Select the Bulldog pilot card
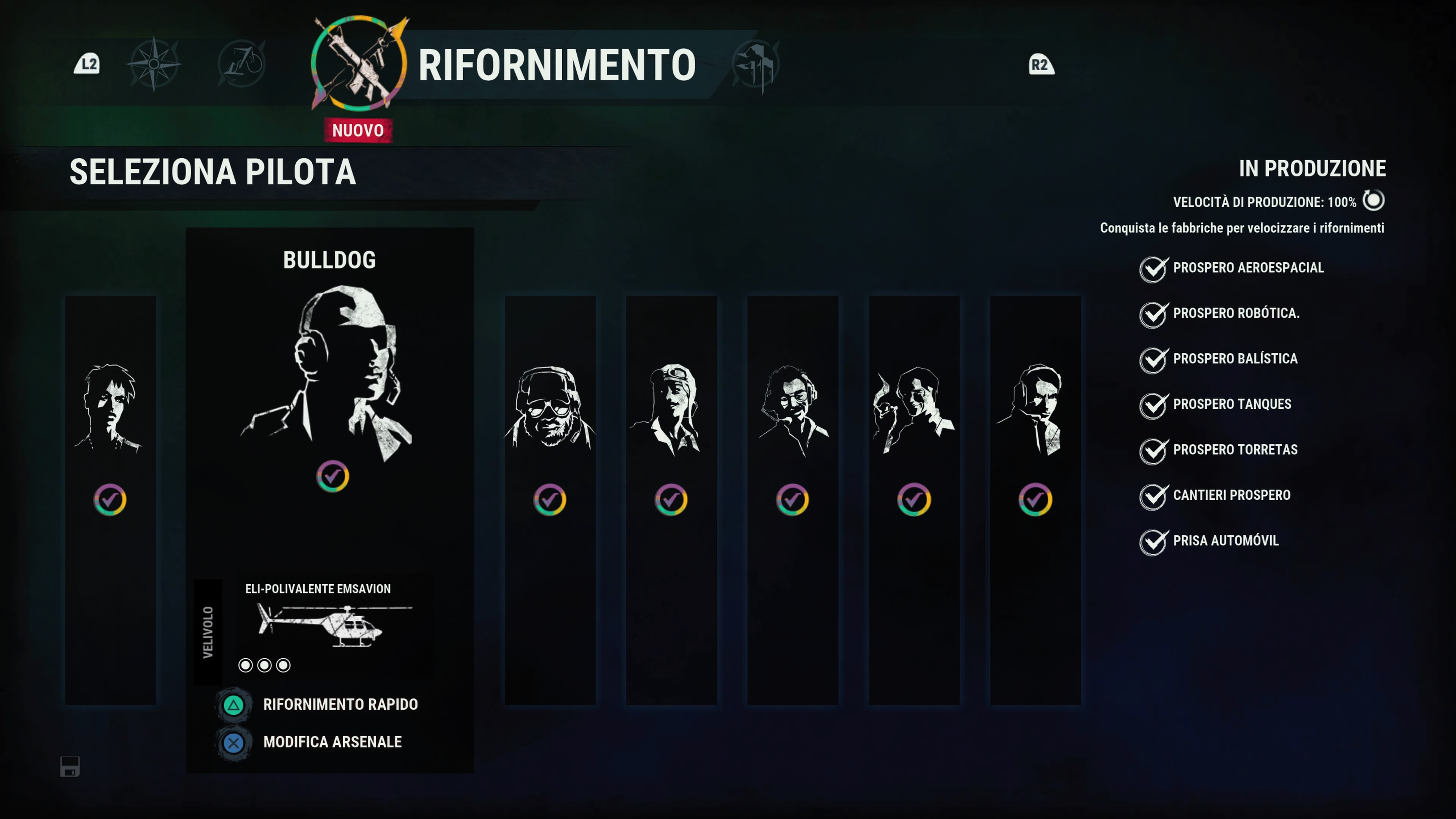Screen dimensions: 1456x819 329,373
